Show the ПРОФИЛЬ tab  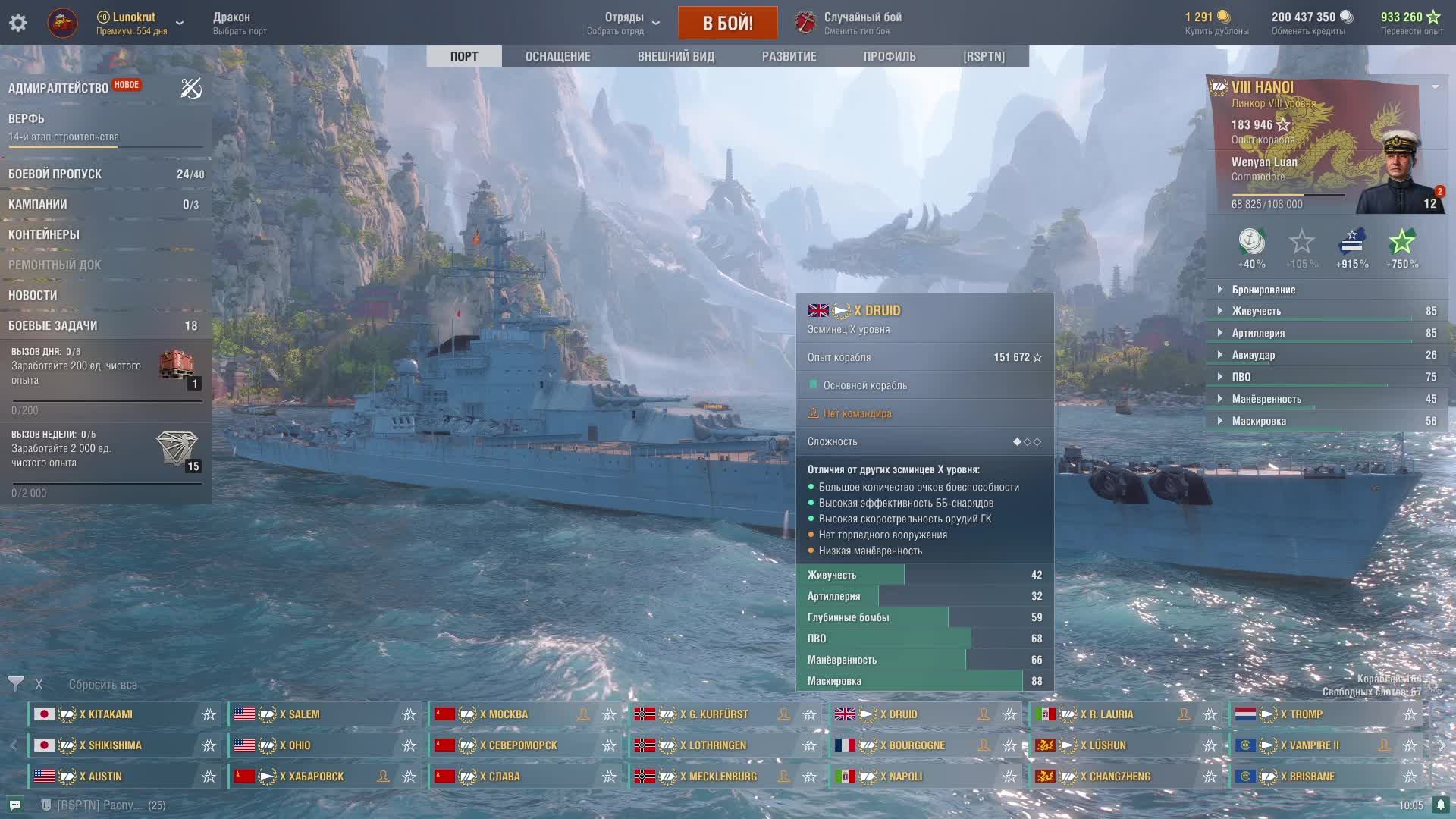point(889,56)
